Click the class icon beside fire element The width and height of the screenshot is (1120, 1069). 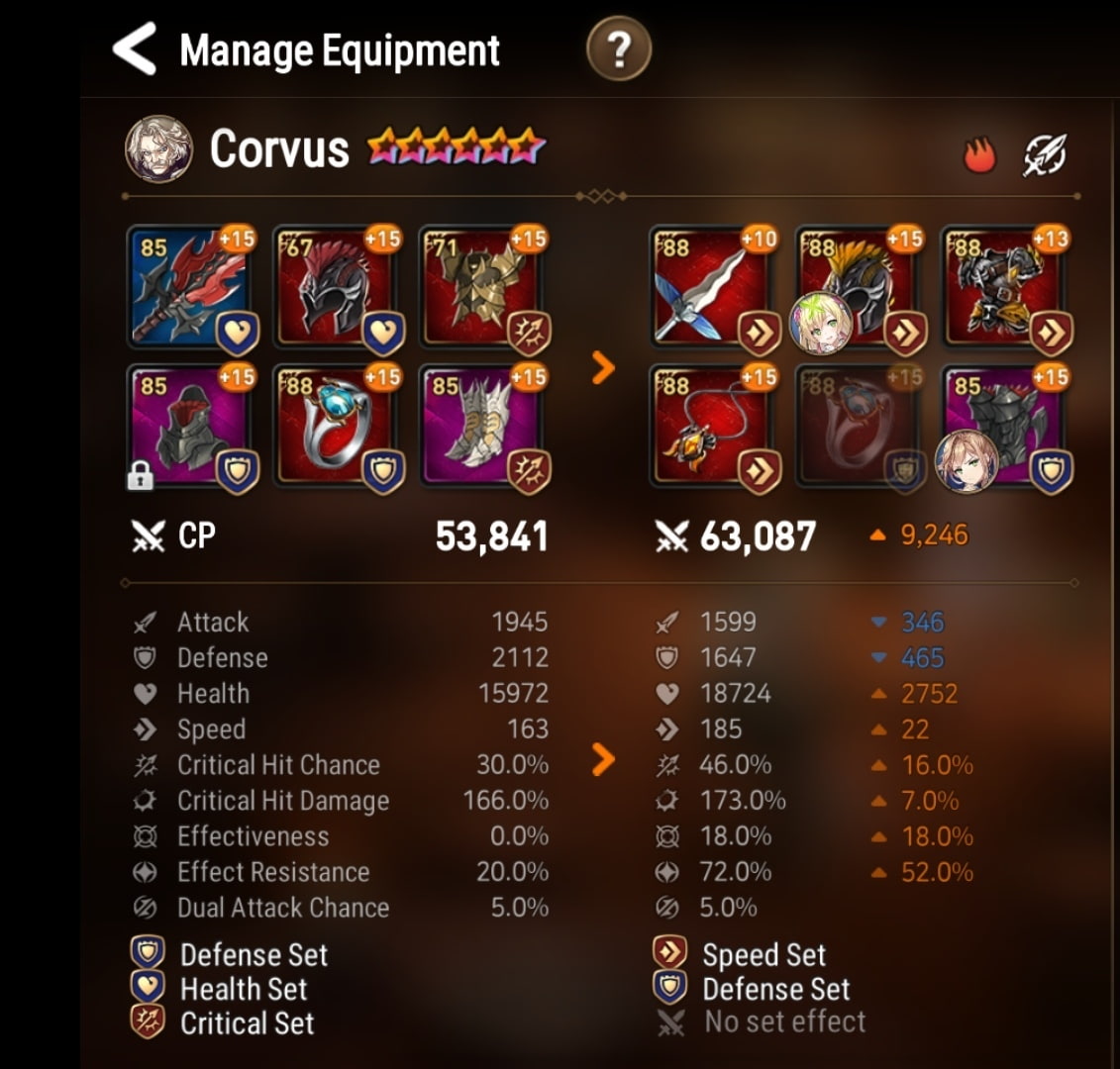[1045, 155]
